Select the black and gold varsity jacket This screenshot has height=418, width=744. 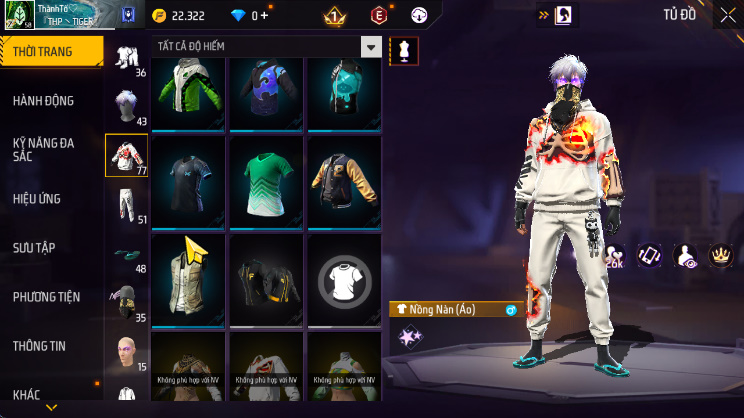pyautogui.click(x=343, y=180)
